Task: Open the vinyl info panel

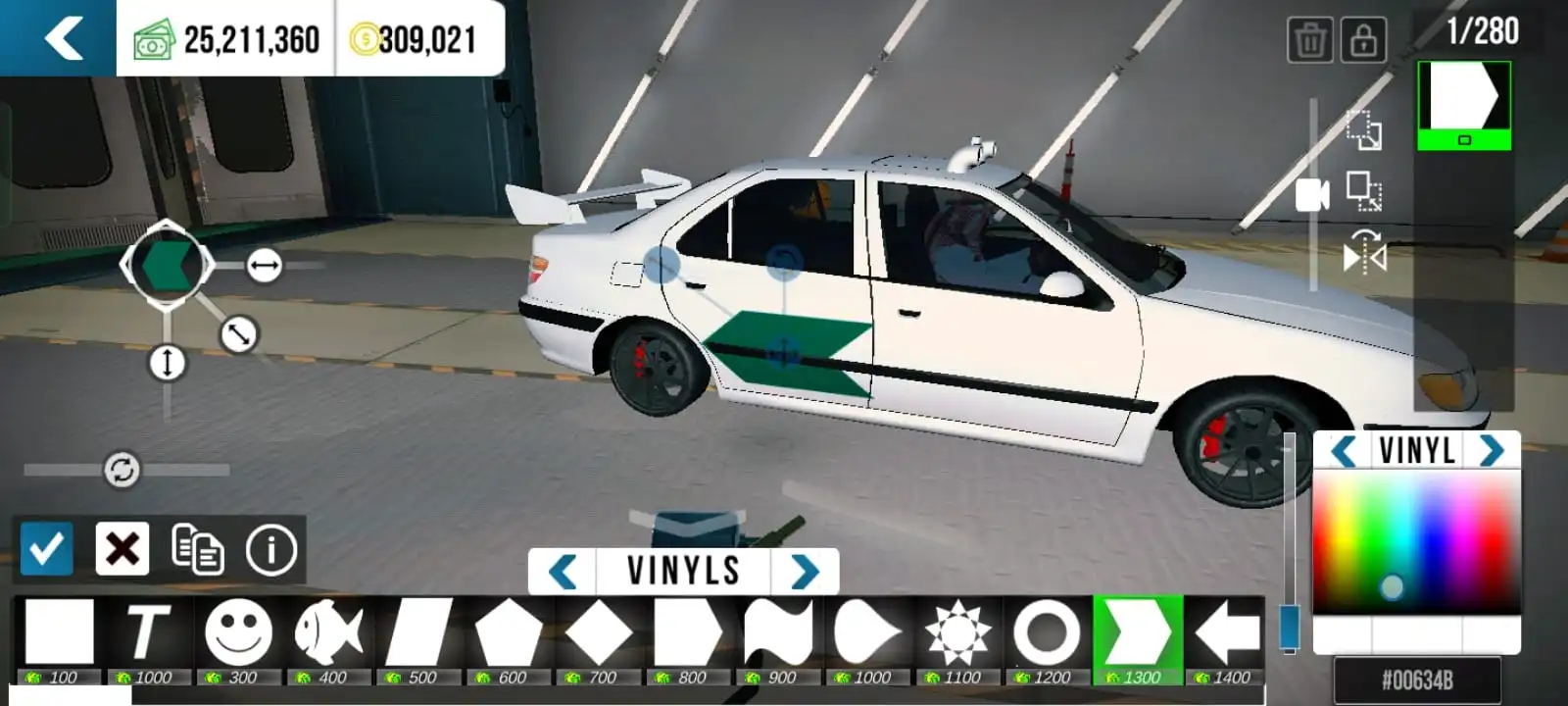Action: pos(269,548)
